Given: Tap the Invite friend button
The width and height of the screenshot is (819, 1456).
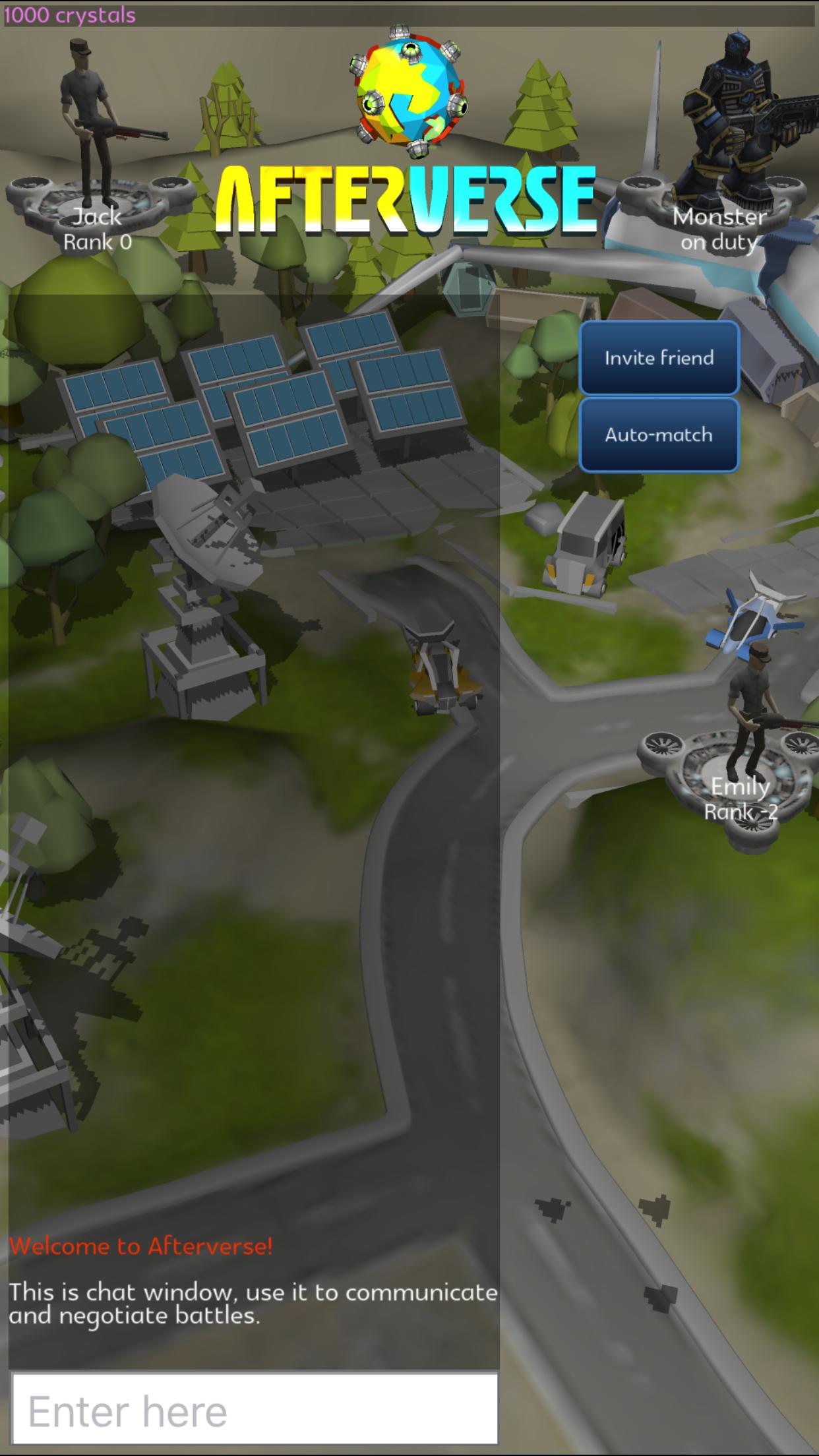Looking at the screenshot, I should (659, 358).
